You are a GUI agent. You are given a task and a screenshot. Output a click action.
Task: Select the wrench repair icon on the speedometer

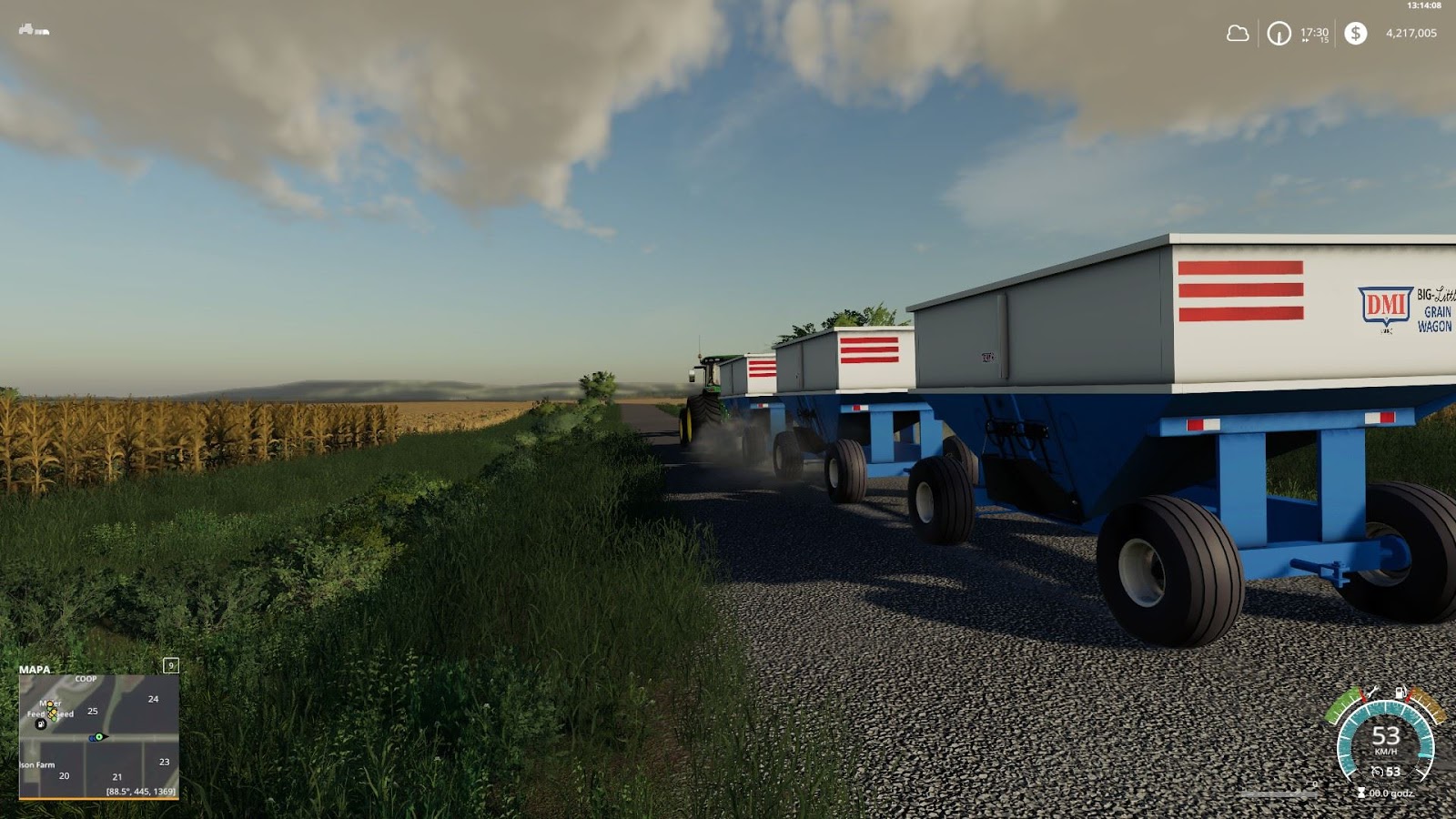point(1373,692)
